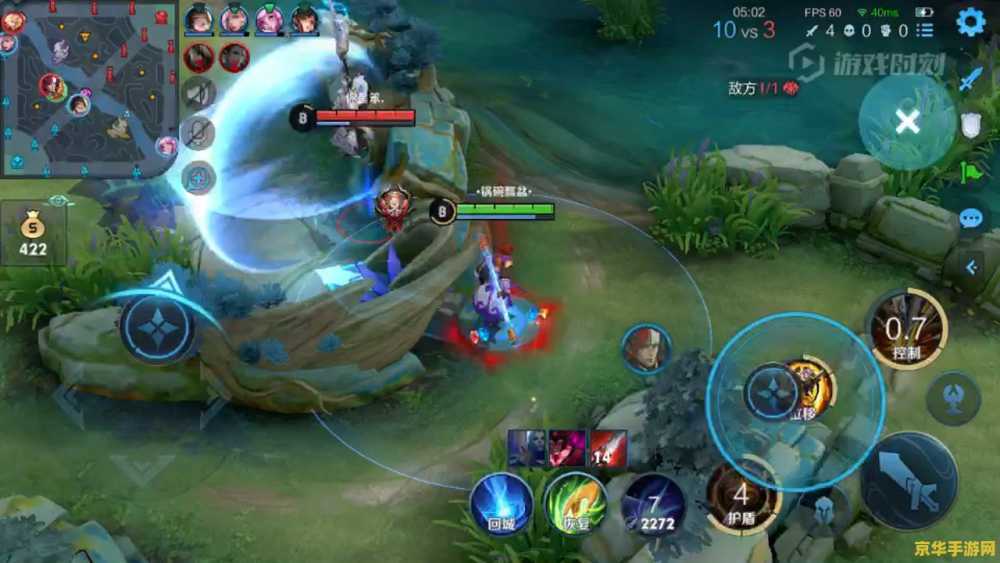Open the quick chat bubble
This screenshot has height=563, width=1000.
(970, 219)
